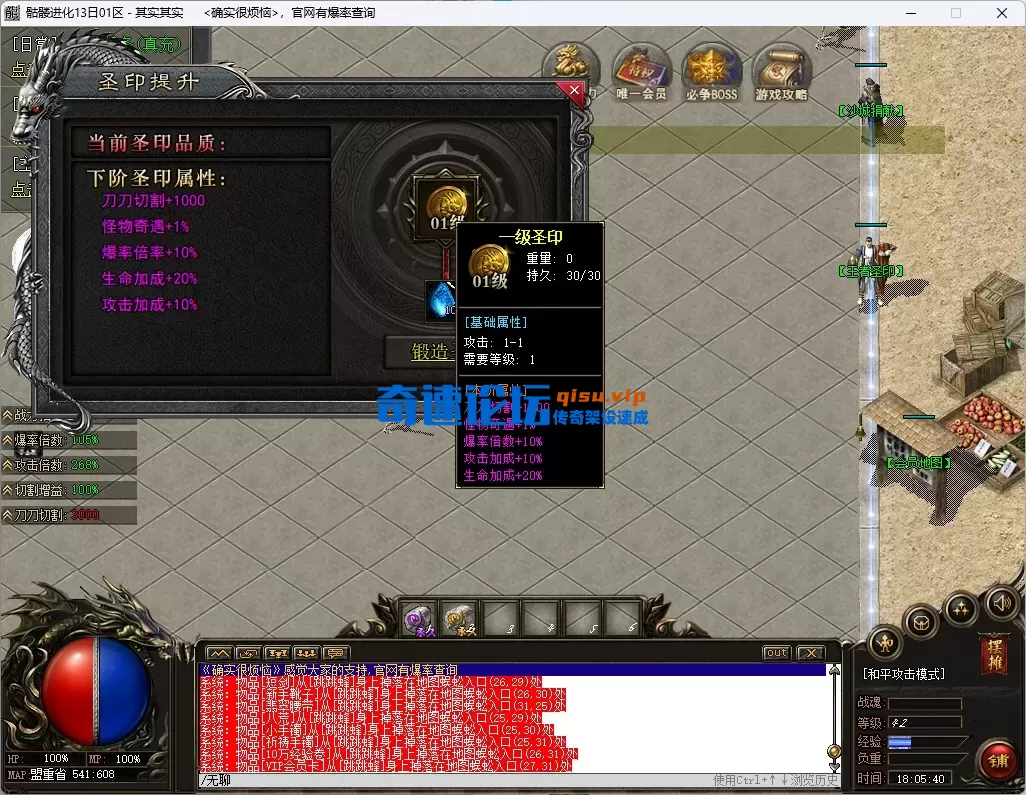
Task: Change the 和平攻击模式 attack mode
Action: click(903, 674)
